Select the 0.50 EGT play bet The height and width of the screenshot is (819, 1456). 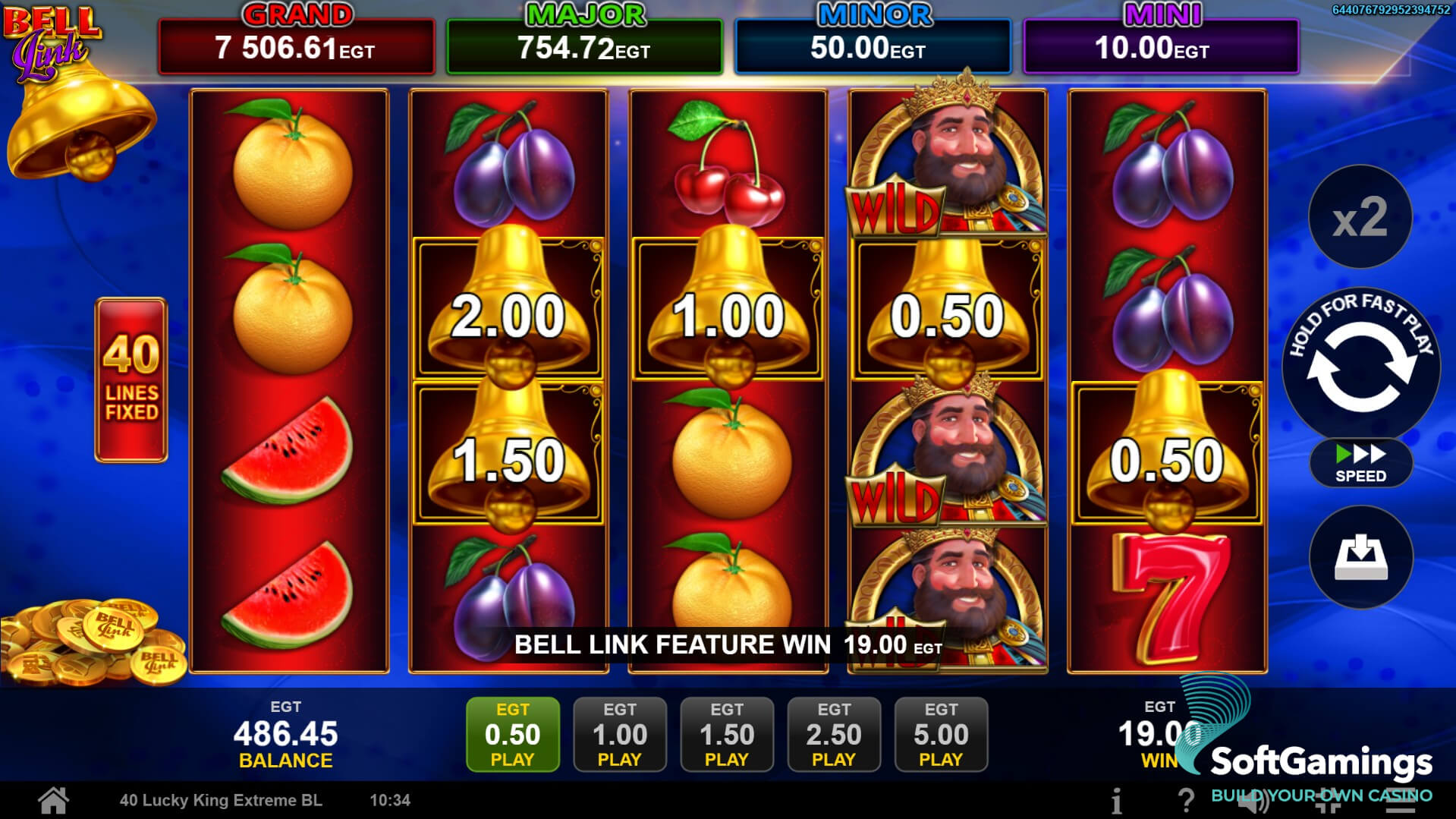(x=513, y=734)
